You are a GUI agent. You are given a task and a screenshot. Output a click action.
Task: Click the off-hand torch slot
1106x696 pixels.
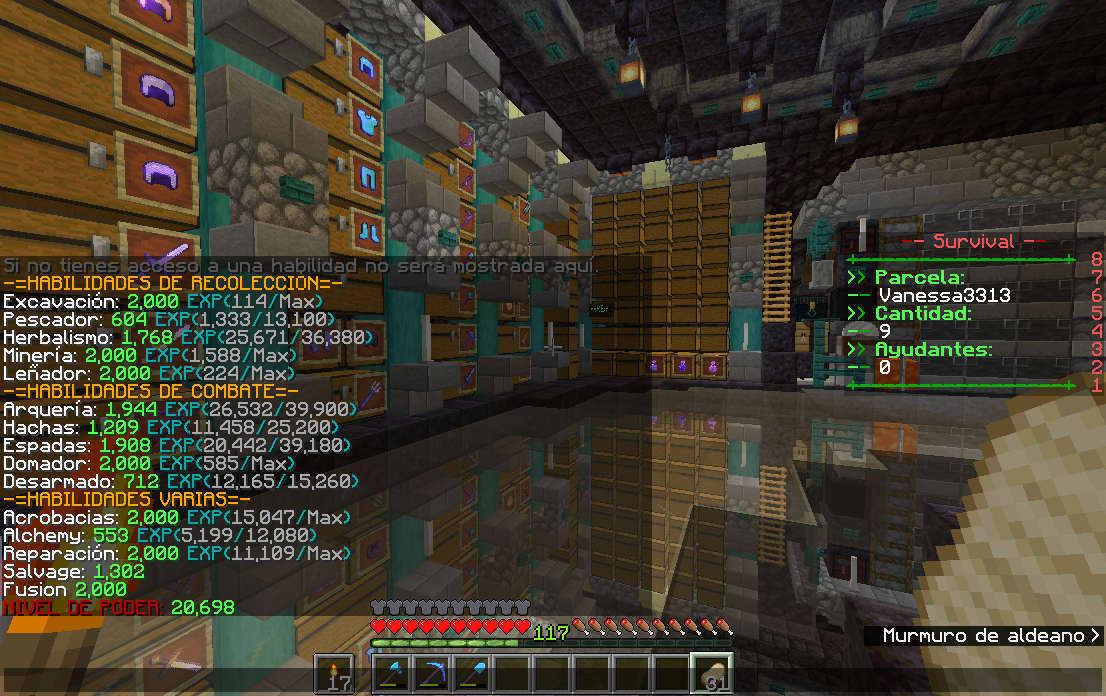(x=335, y=673)
